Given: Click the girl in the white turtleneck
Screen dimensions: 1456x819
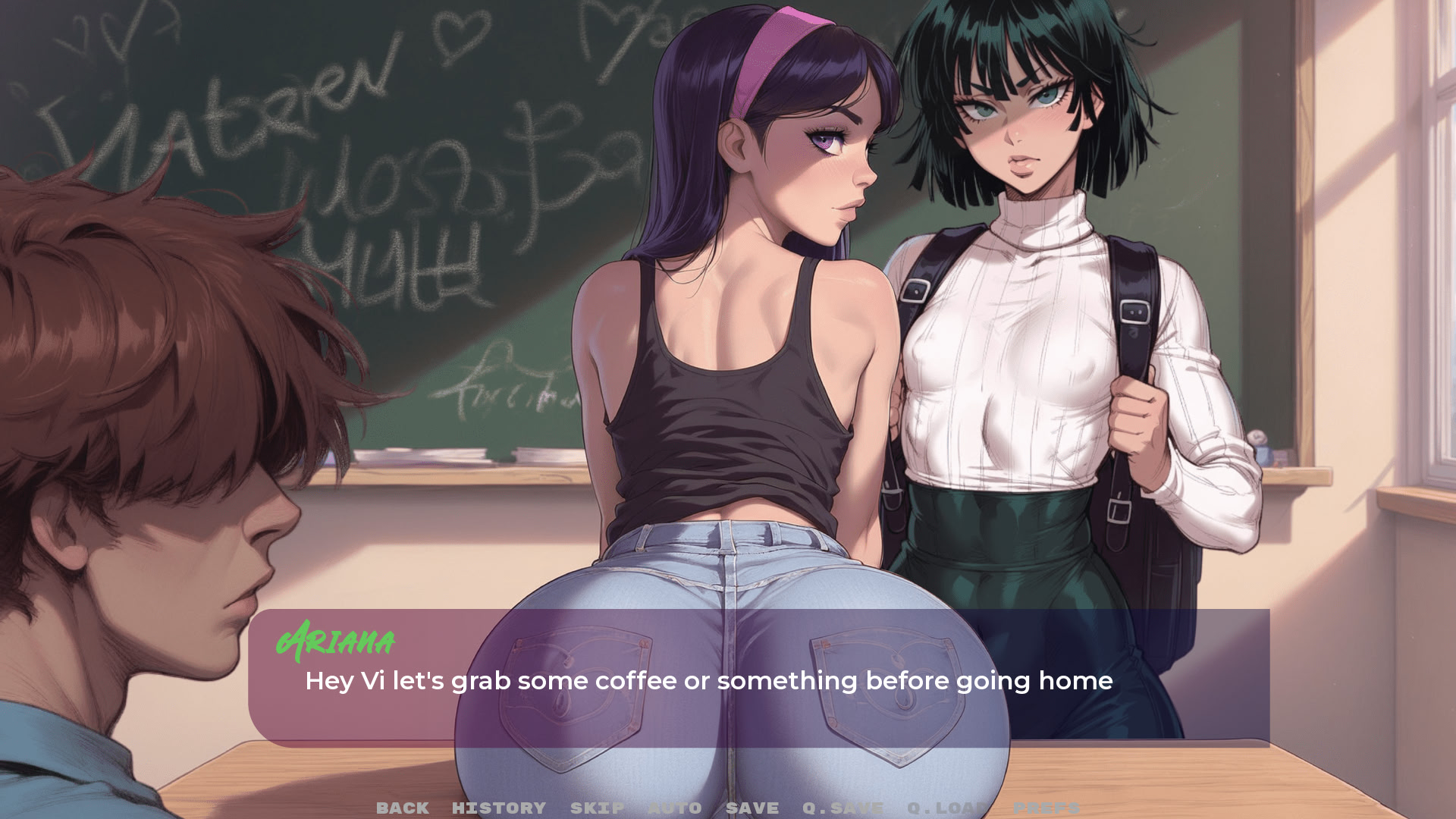Looking at the screenshot, I should click(x=1009, y=341).
